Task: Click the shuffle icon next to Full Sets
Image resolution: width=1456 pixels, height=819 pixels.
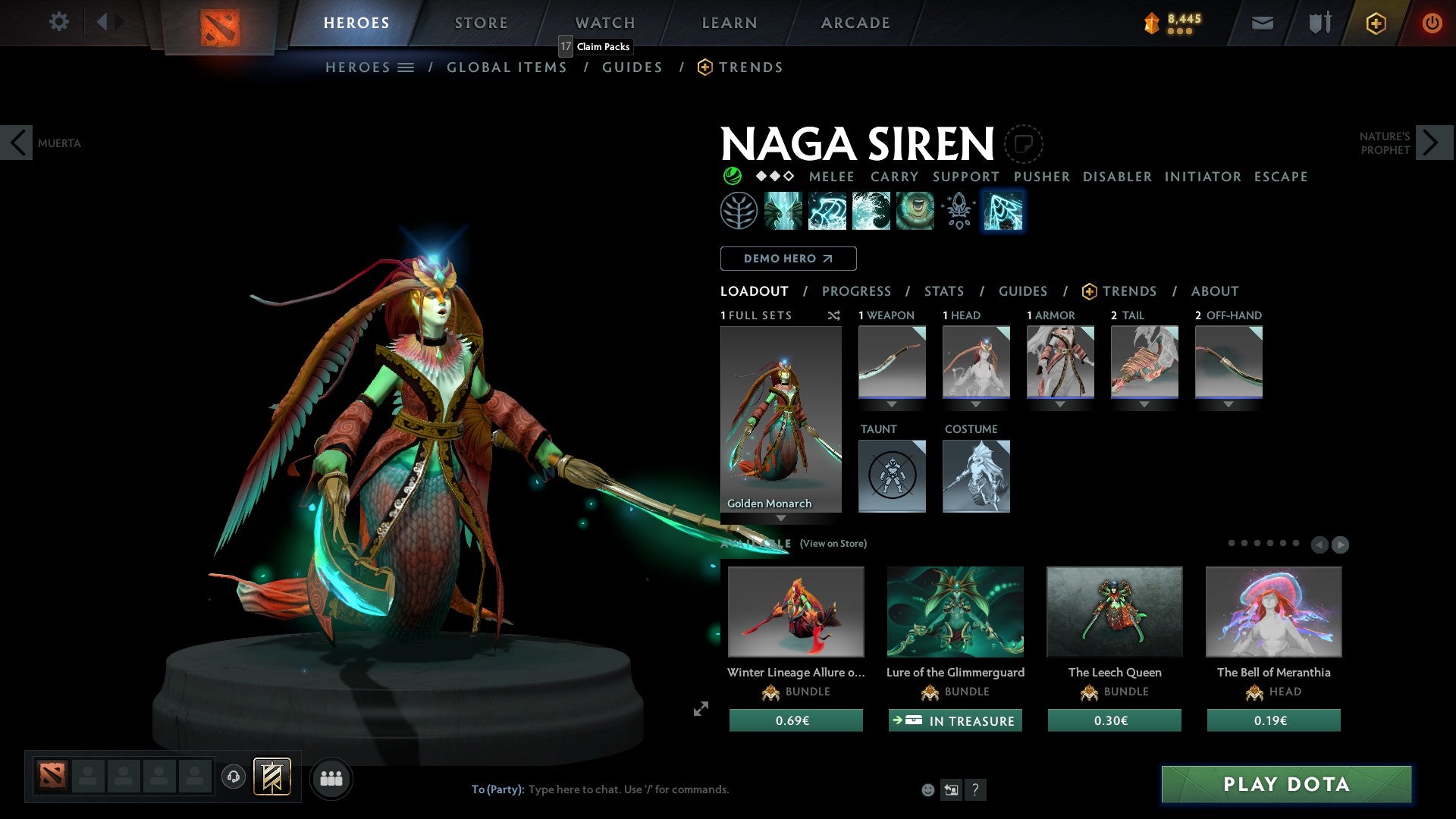Action: tap(834, 315)
